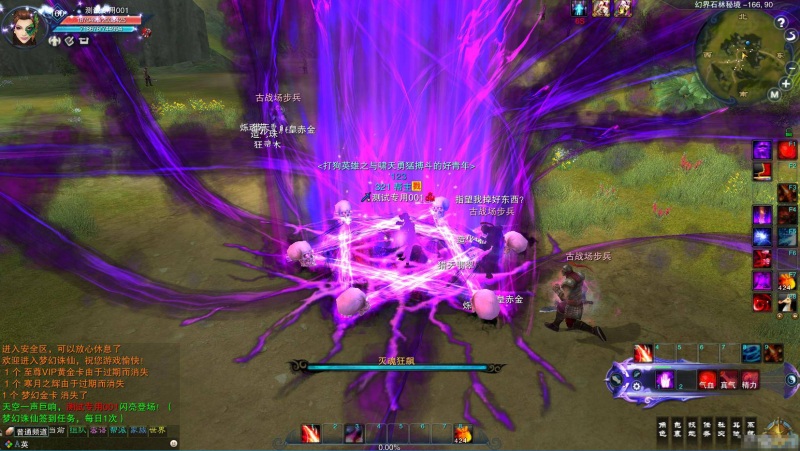Select the 普通频道 chat channel button
Image resolution: width=800 pixels, height=451 pixels.
33,431
